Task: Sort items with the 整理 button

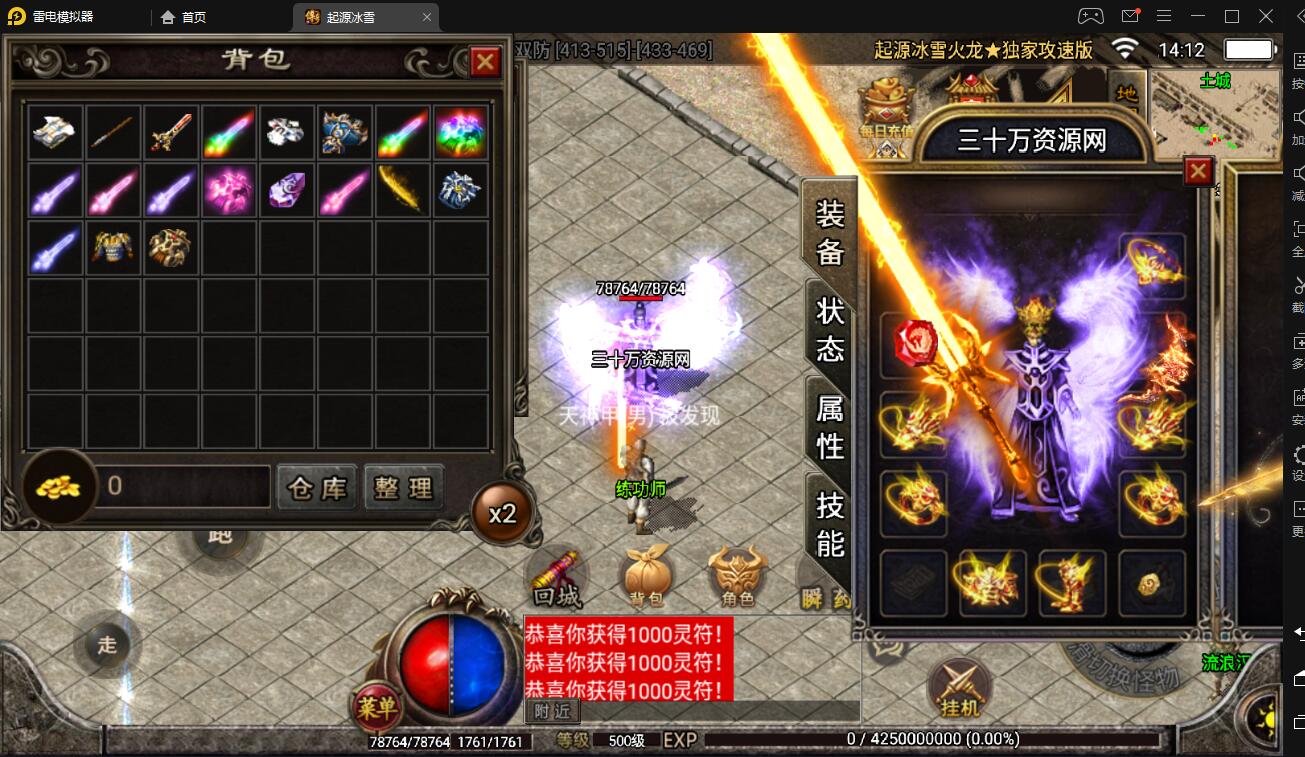Action: (x=403, y=487)
